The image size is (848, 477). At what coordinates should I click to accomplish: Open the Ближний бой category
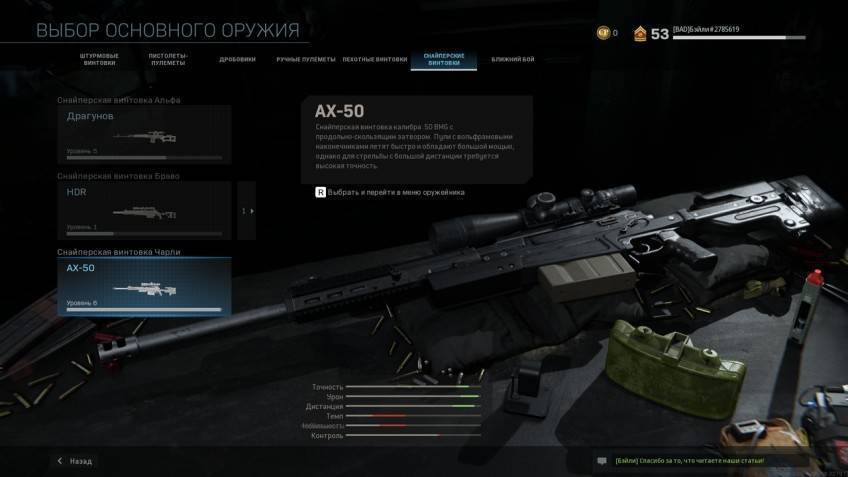point(512,59)
